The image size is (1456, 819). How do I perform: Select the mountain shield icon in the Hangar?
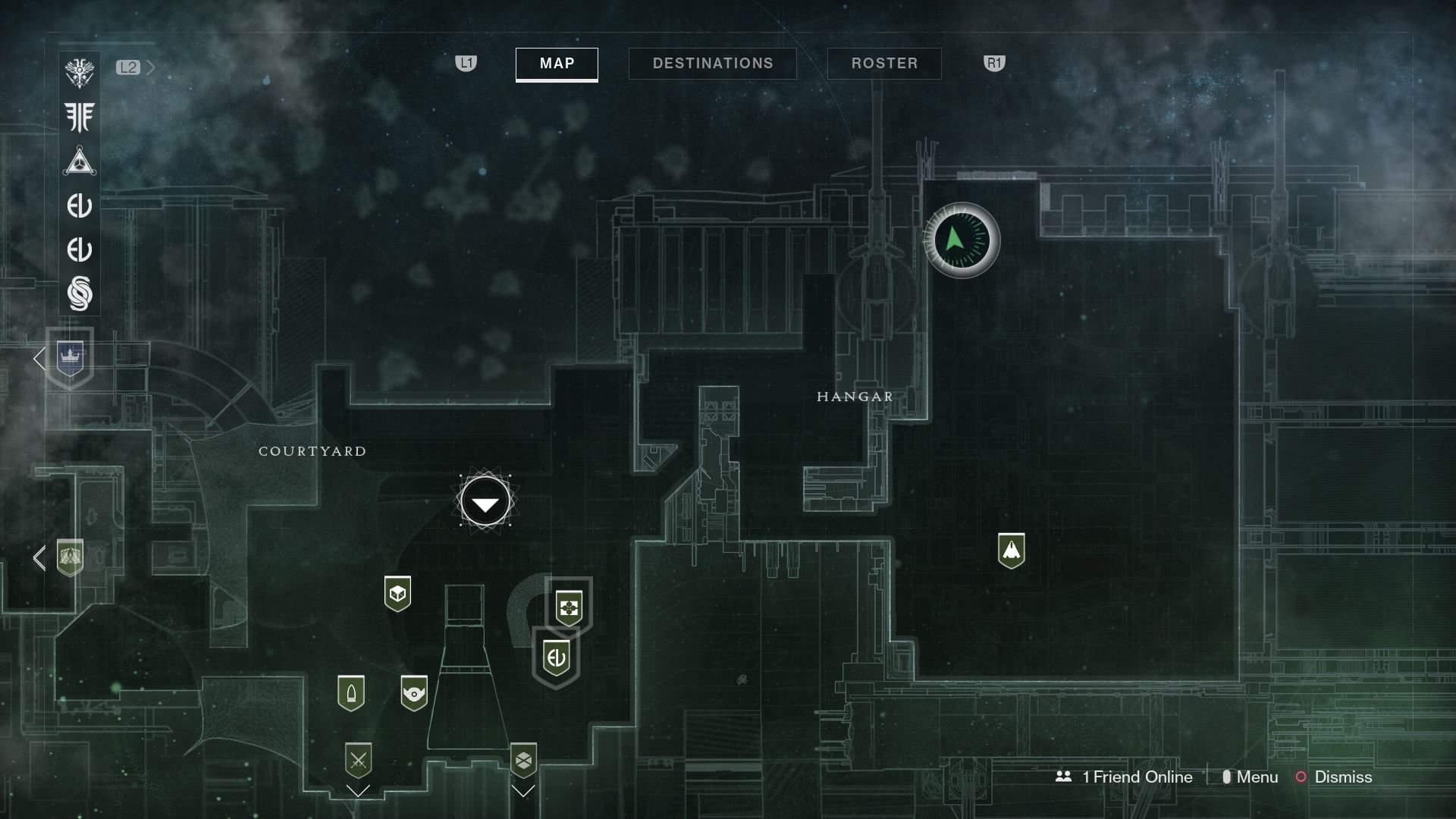pyautogui.click(x=1013, y=551)
